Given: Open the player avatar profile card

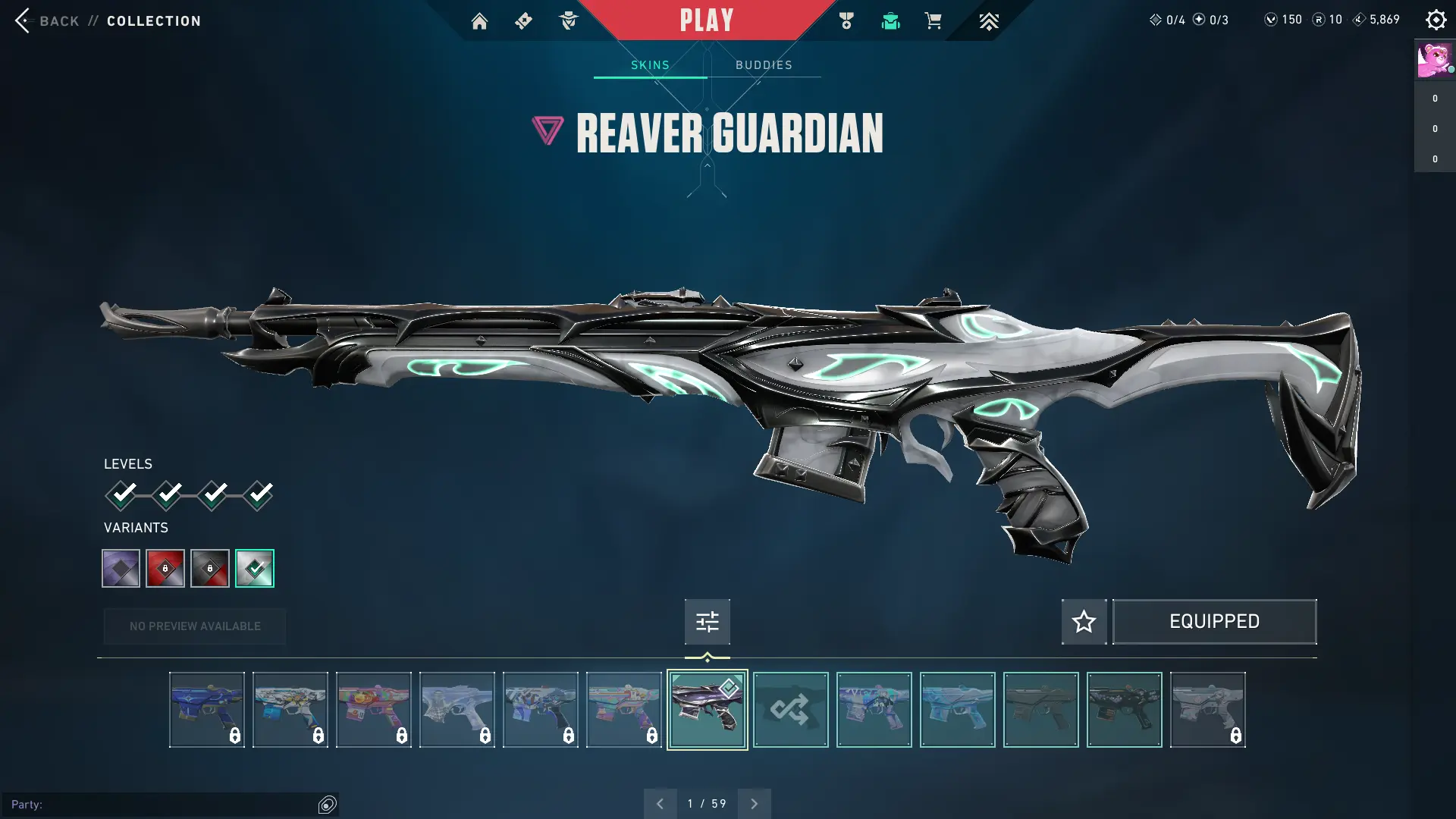Looking at the screenshot, I should pos(1434,60).
